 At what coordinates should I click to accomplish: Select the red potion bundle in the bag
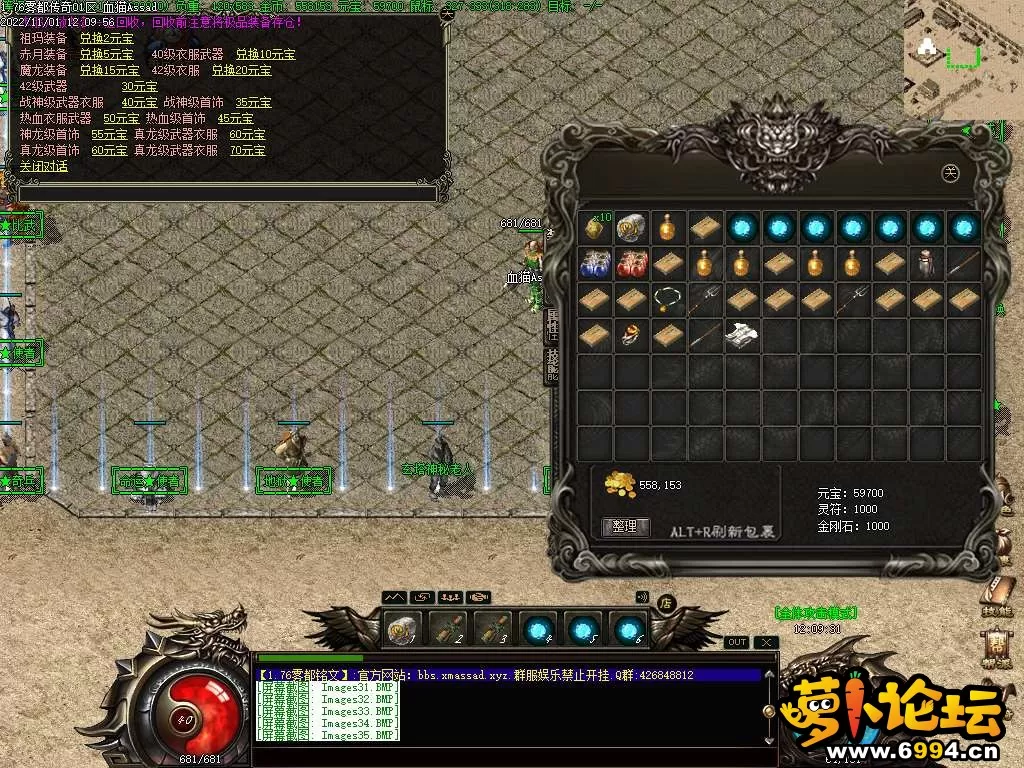(631, 264)
